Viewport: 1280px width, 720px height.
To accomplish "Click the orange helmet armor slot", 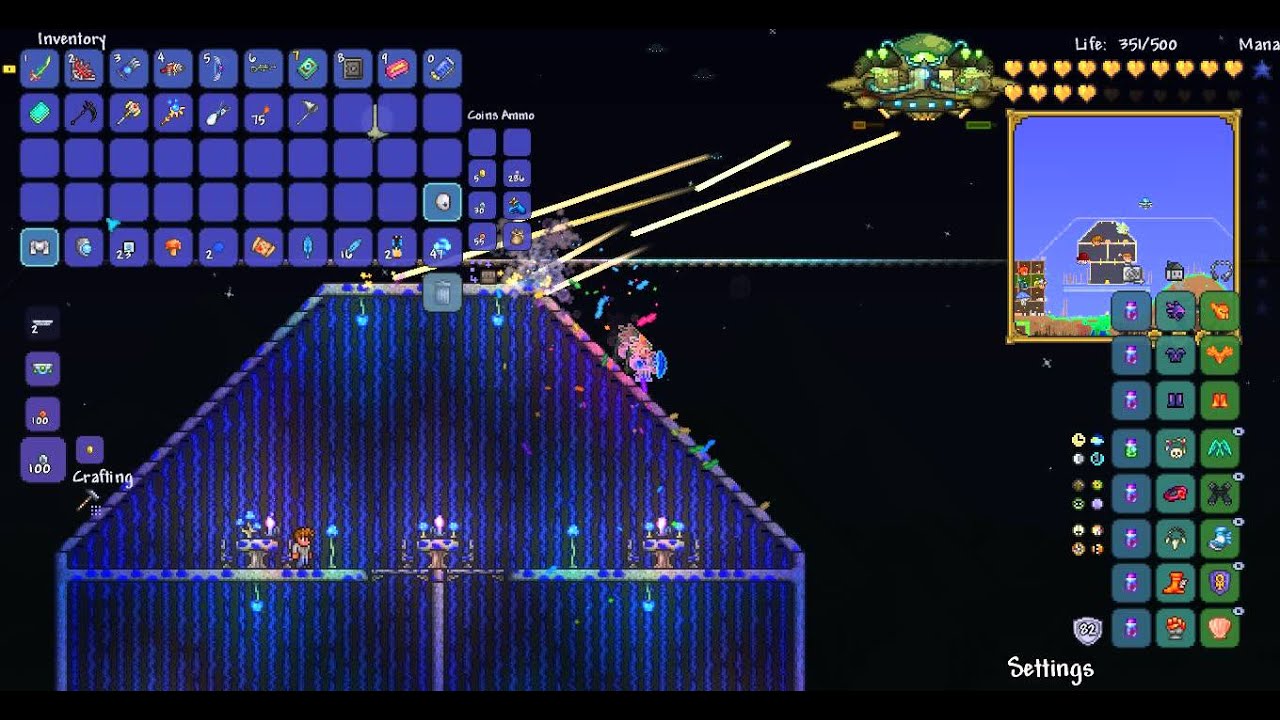I will click(1220, 311).
